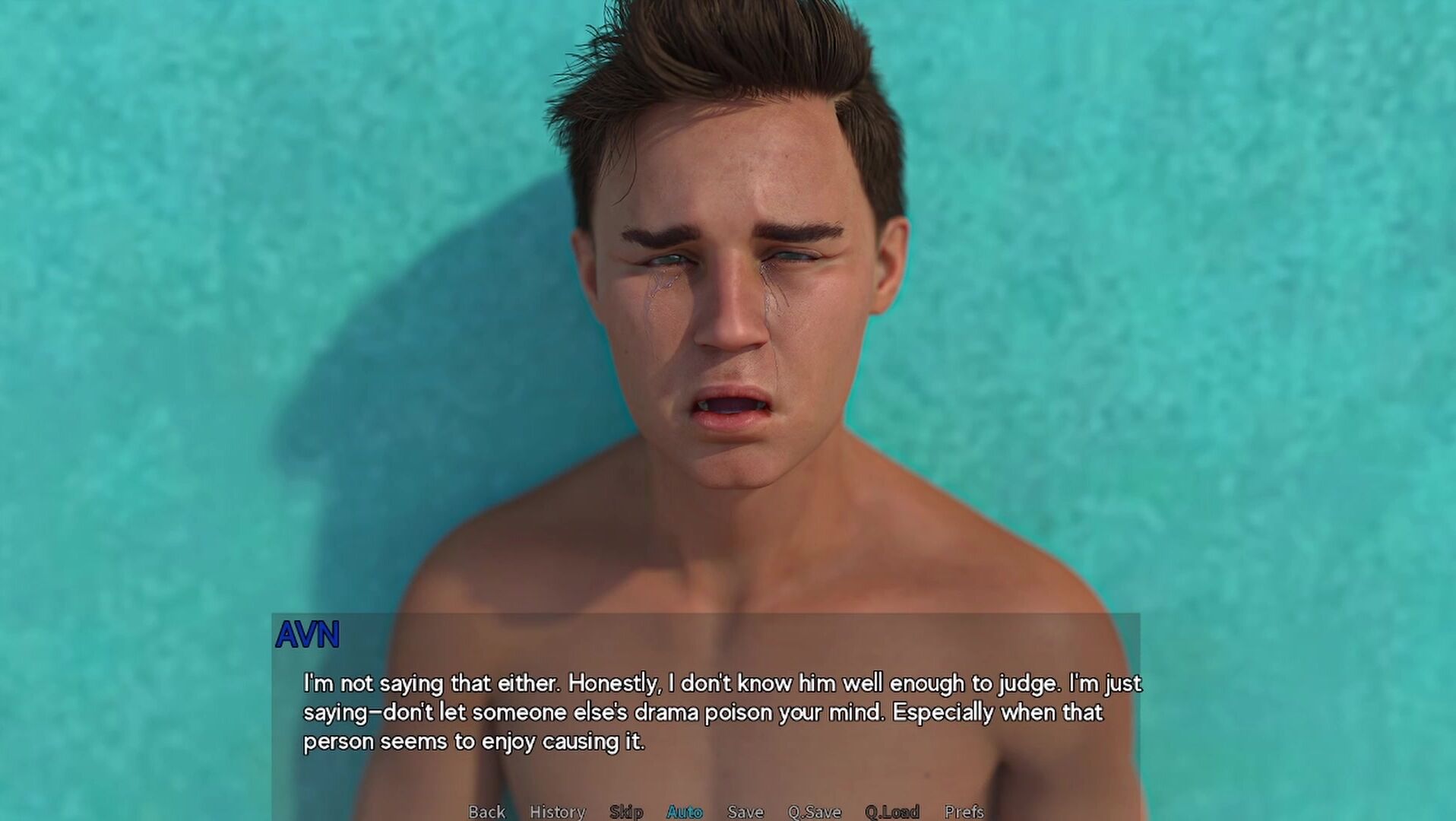Open Prefs settings menu
1456x821 pixels.
coord(964,812)
